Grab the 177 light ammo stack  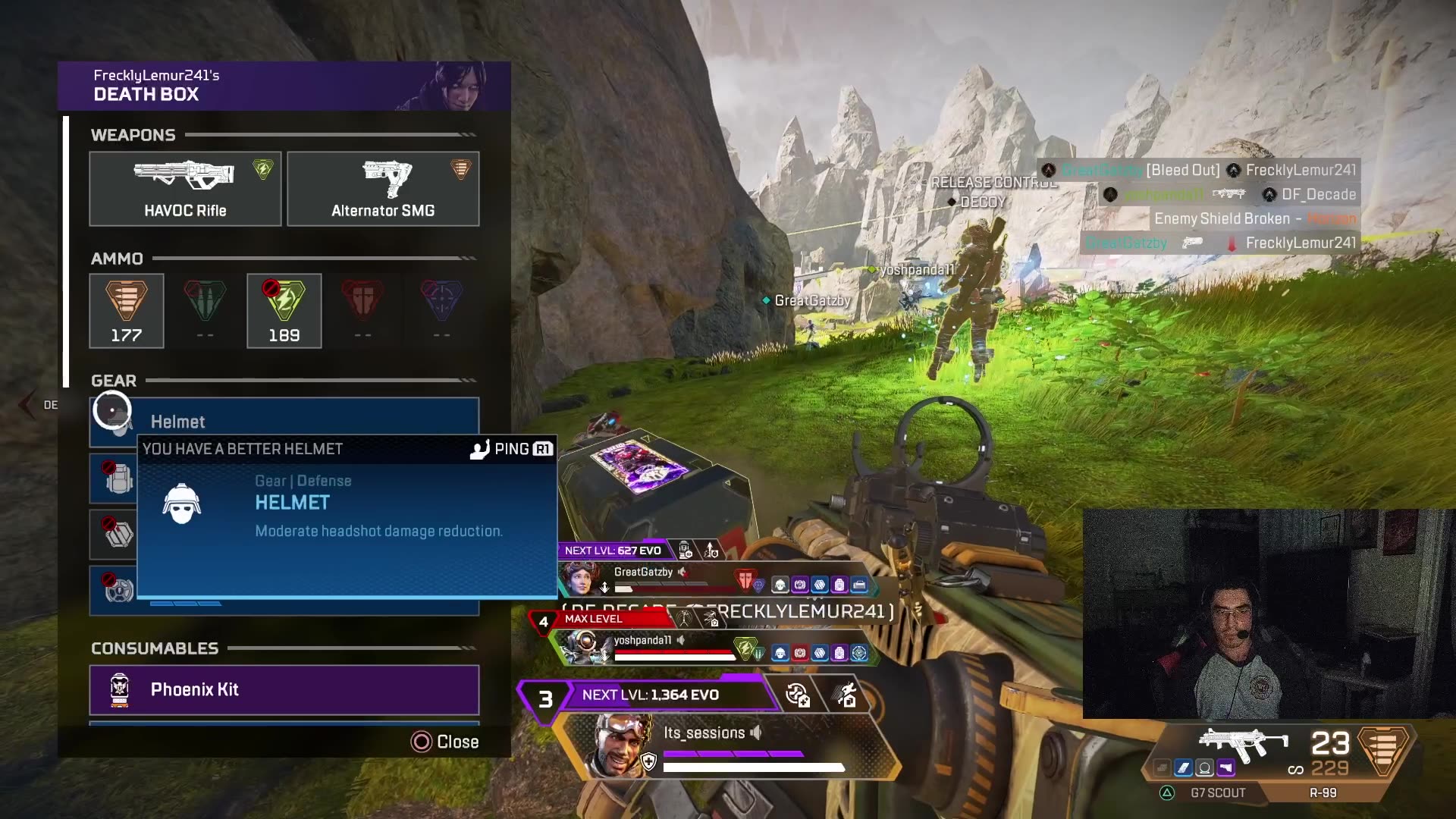127,311
